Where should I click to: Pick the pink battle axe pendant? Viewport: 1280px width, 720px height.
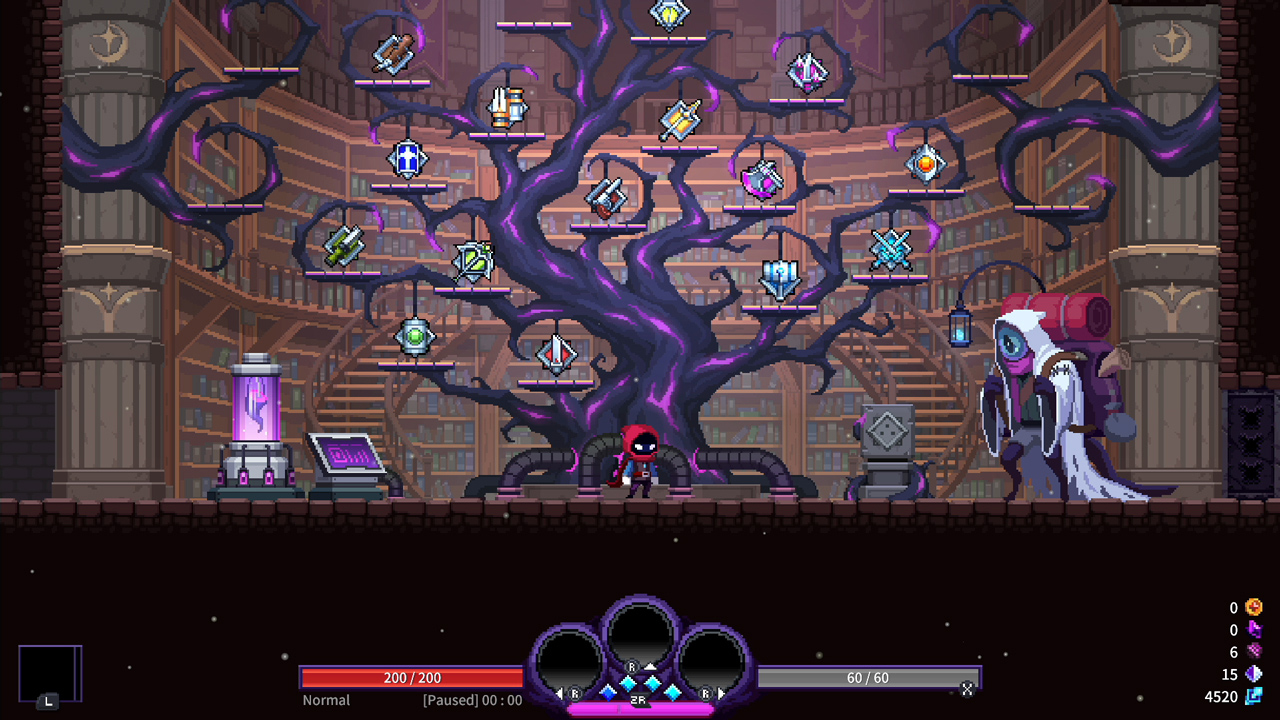pos(762,178)
